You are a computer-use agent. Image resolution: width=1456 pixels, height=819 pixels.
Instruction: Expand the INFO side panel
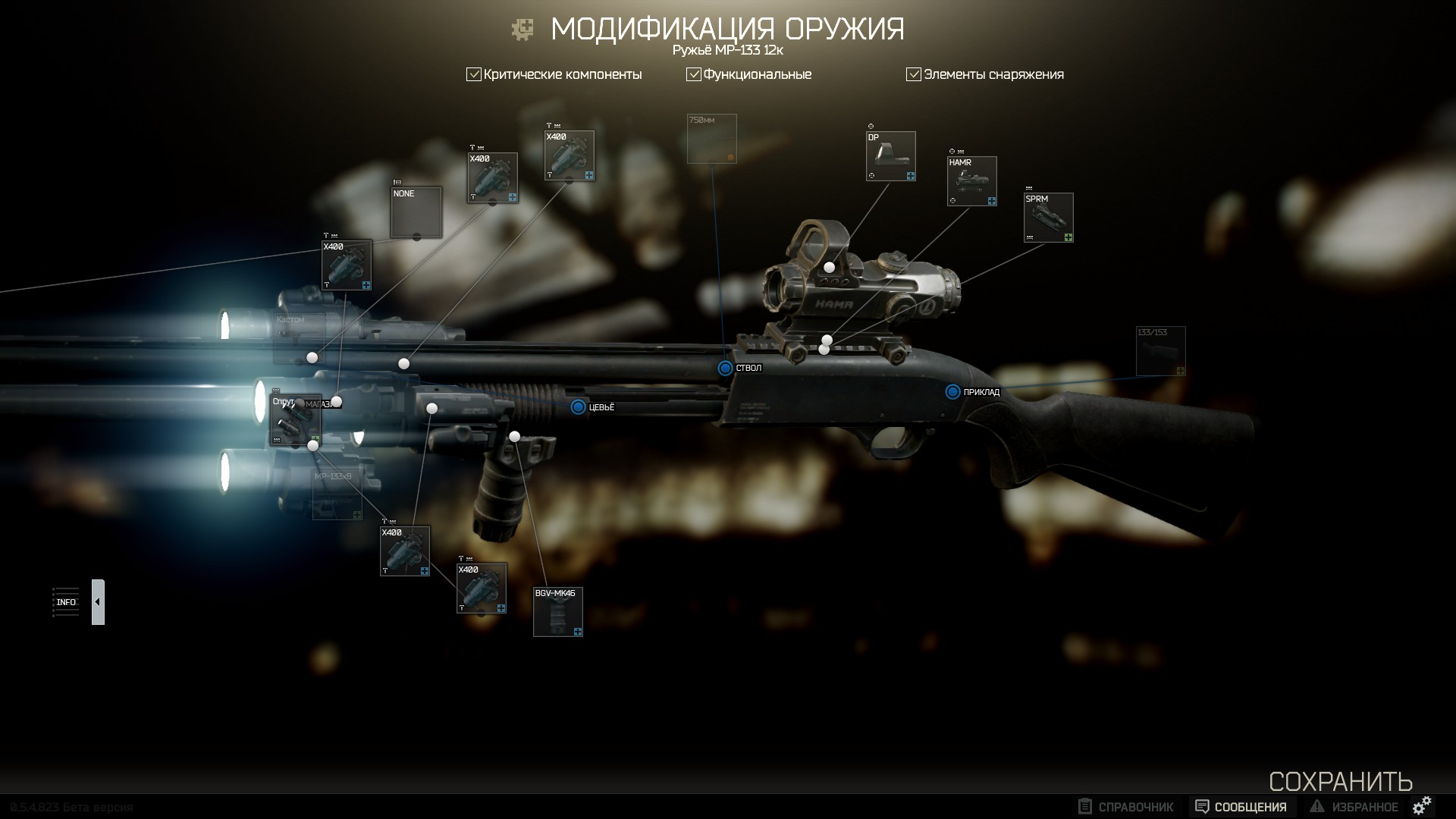point(98,602)
